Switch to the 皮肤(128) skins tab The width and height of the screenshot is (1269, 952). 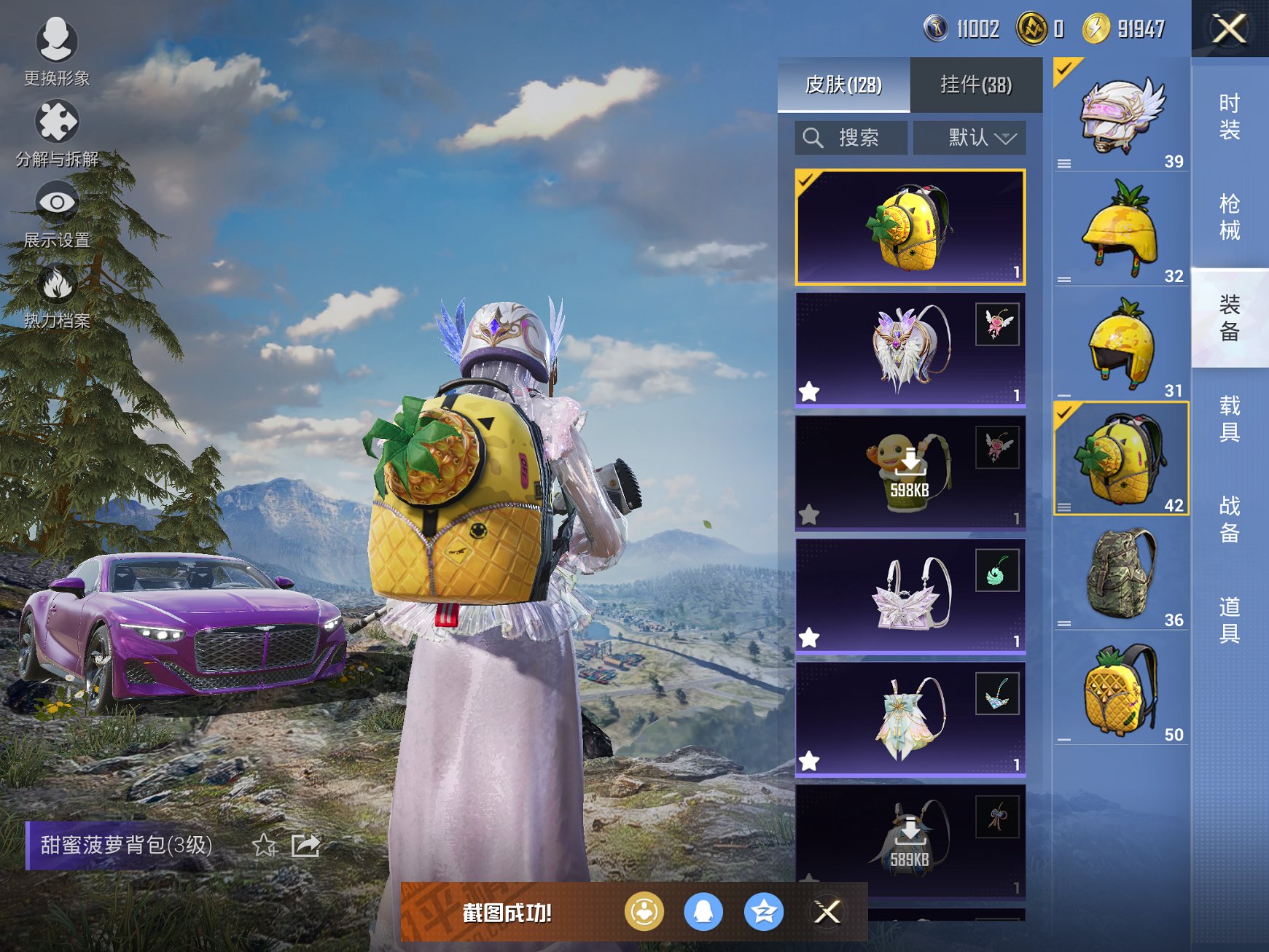point(843,85)
